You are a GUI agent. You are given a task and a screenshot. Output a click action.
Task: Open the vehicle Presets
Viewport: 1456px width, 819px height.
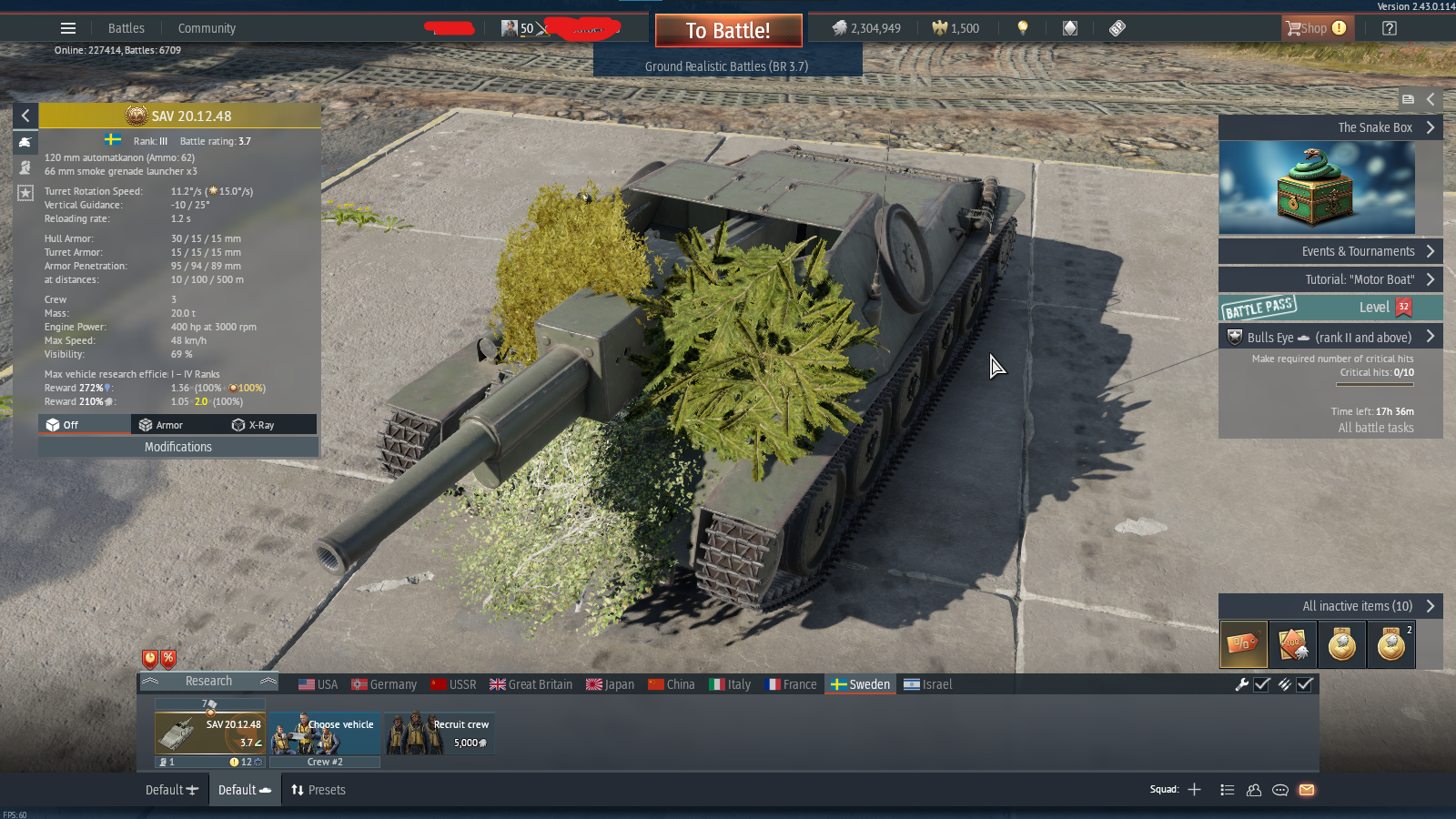coord(318,790)
